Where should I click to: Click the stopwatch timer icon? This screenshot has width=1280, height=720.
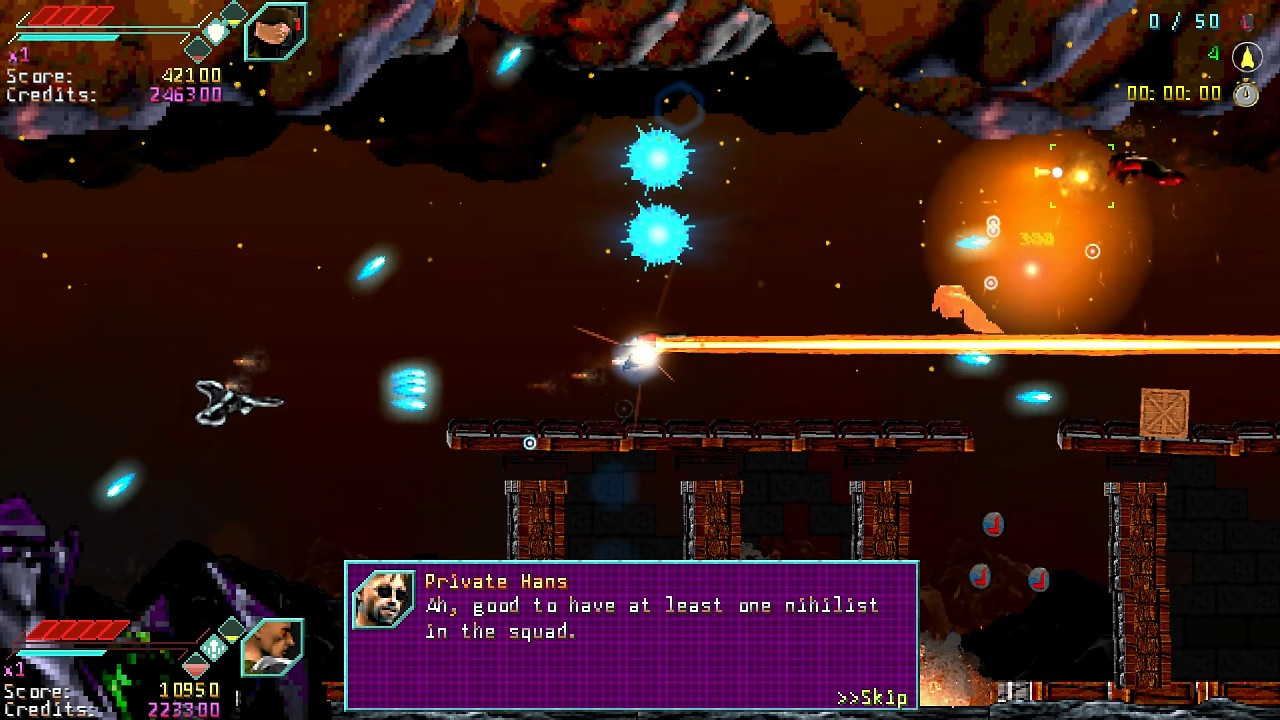pyautogui.click(x=1245, y=93)
